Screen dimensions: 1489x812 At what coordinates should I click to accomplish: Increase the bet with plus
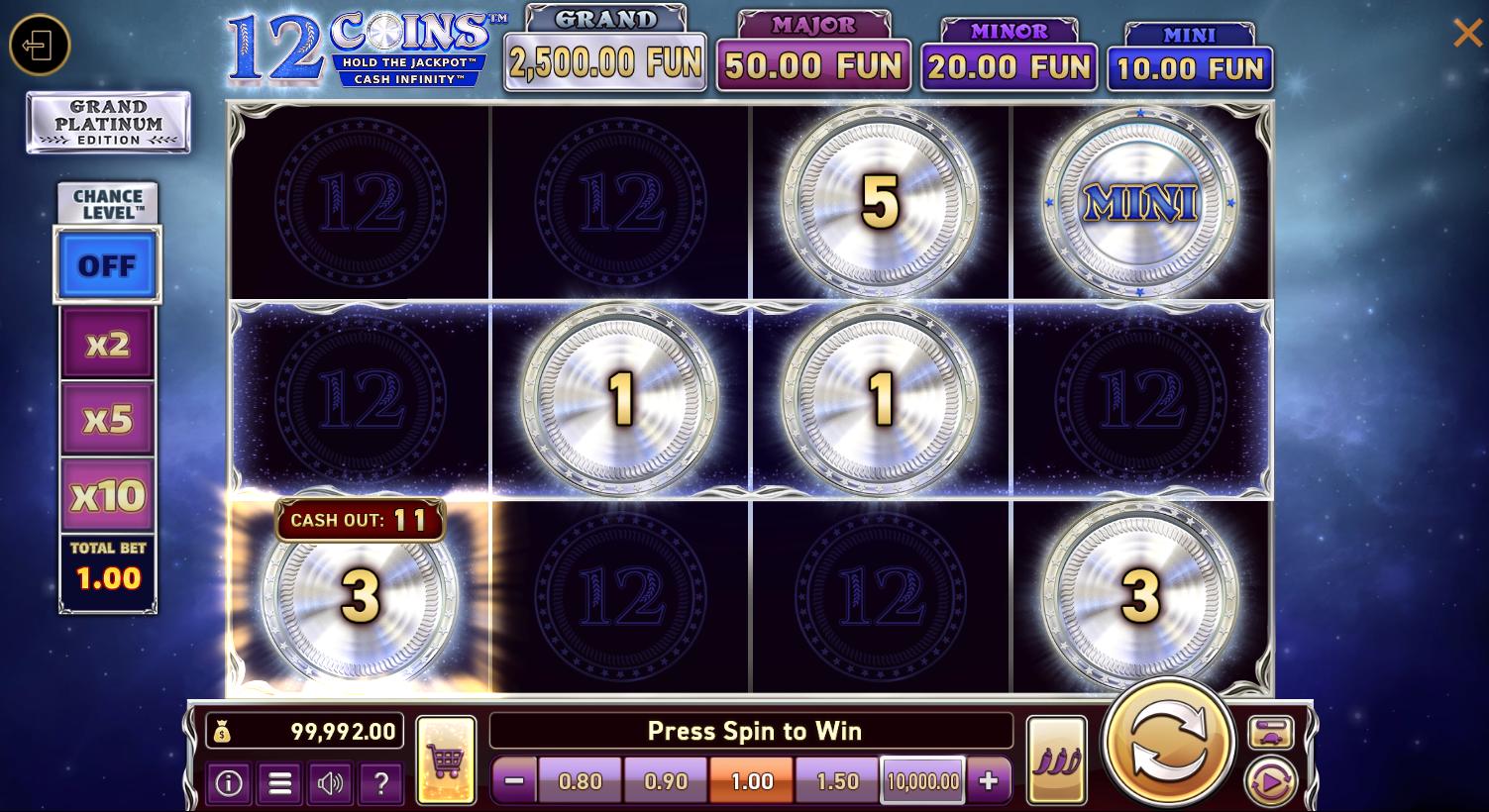click(x=988, y=780)
